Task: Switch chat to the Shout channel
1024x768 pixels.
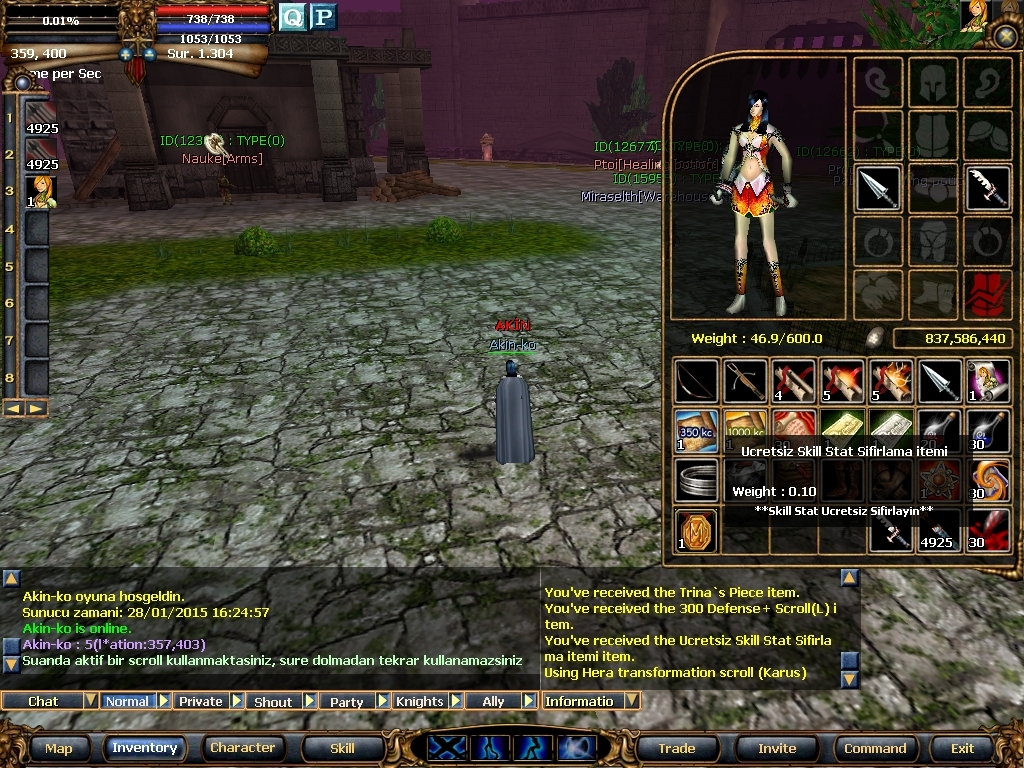Action: (273, 701)
